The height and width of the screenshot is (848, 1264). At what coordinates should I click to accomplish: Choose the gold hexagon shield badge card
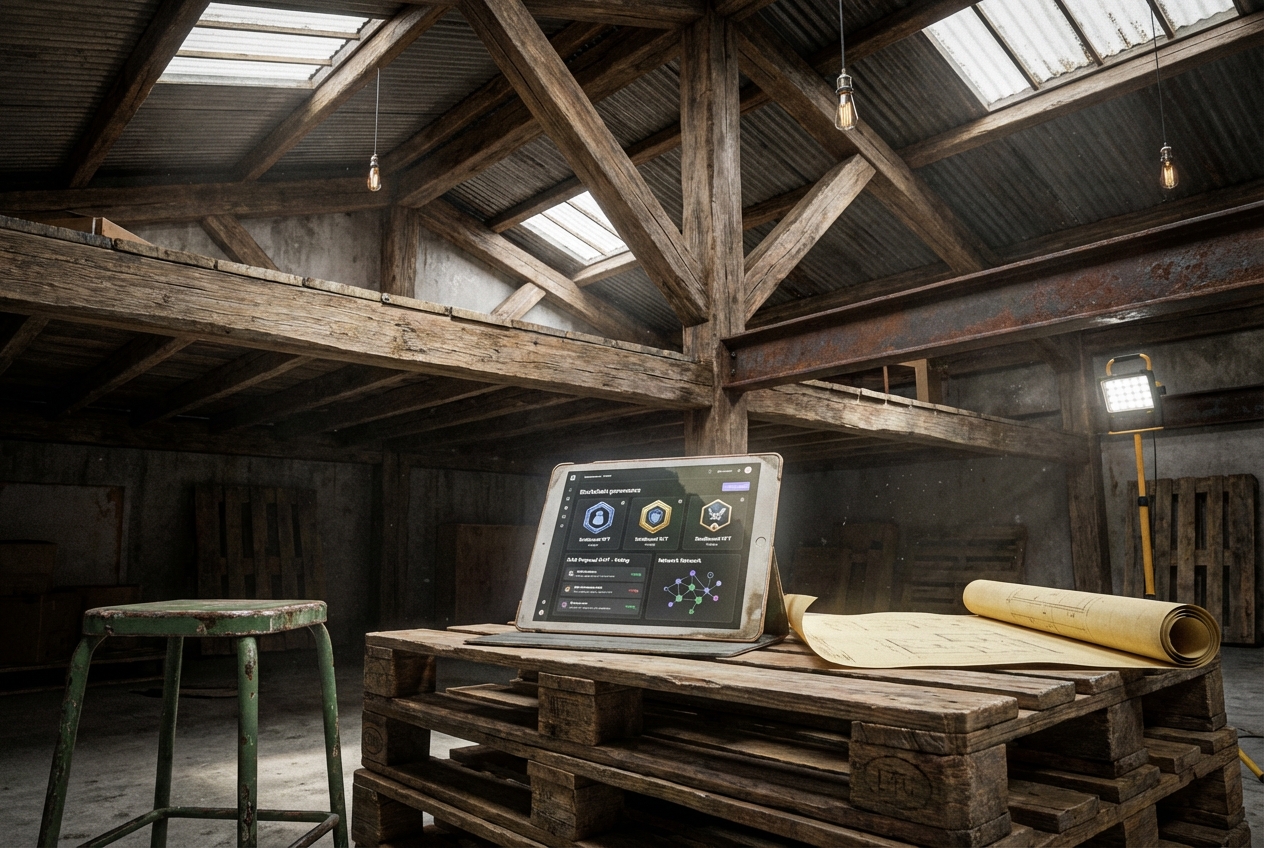[656, 518]
